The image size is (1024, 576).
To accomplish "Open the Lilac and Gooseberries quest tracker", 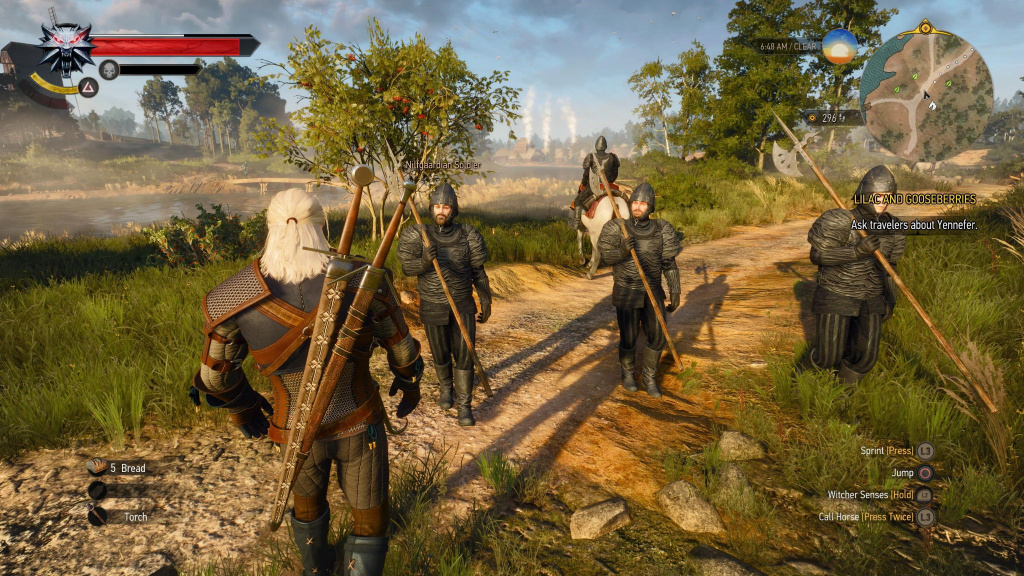I will point(913,199).
